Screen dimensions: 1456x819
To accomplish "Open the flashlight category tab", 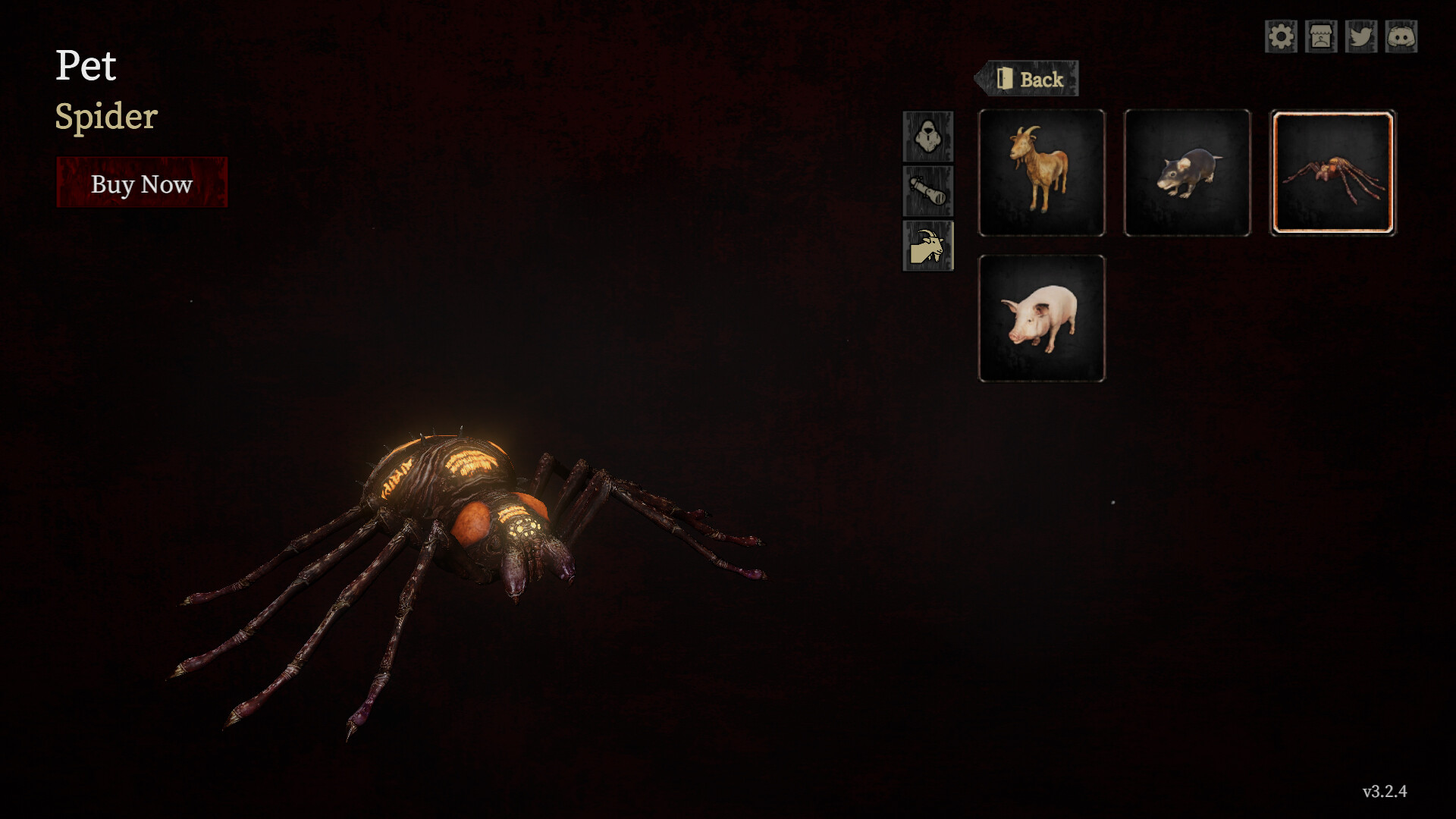I will point(927,191).
